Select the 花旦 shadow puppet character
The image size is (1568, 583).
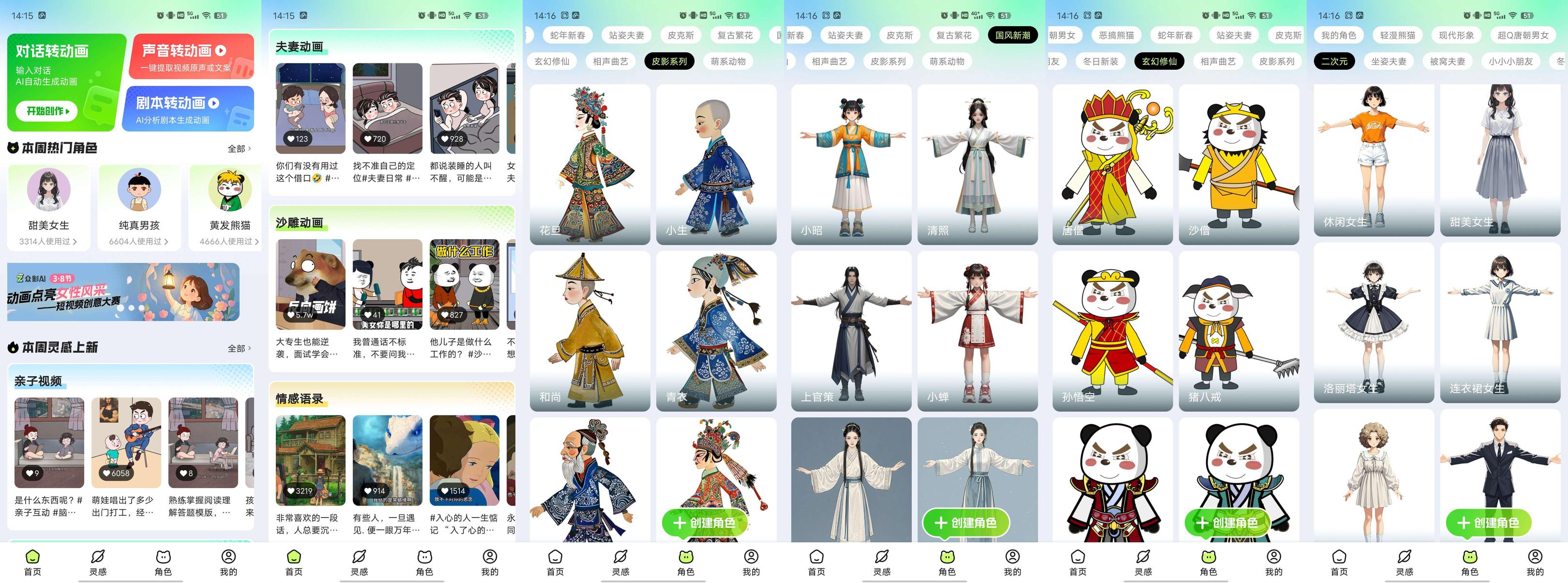click(589, 165)
